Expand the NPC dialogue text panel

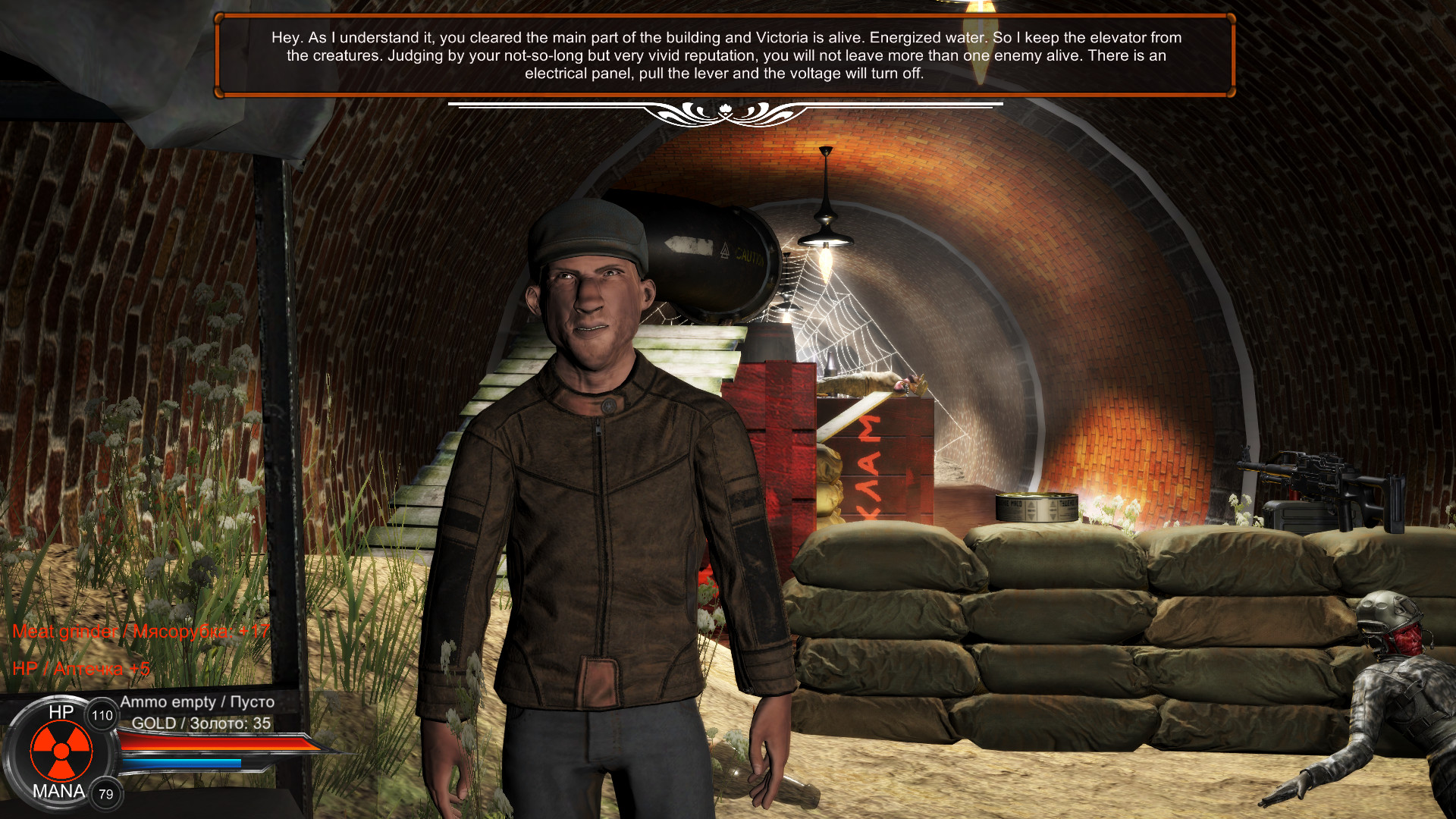click(726, 55)
